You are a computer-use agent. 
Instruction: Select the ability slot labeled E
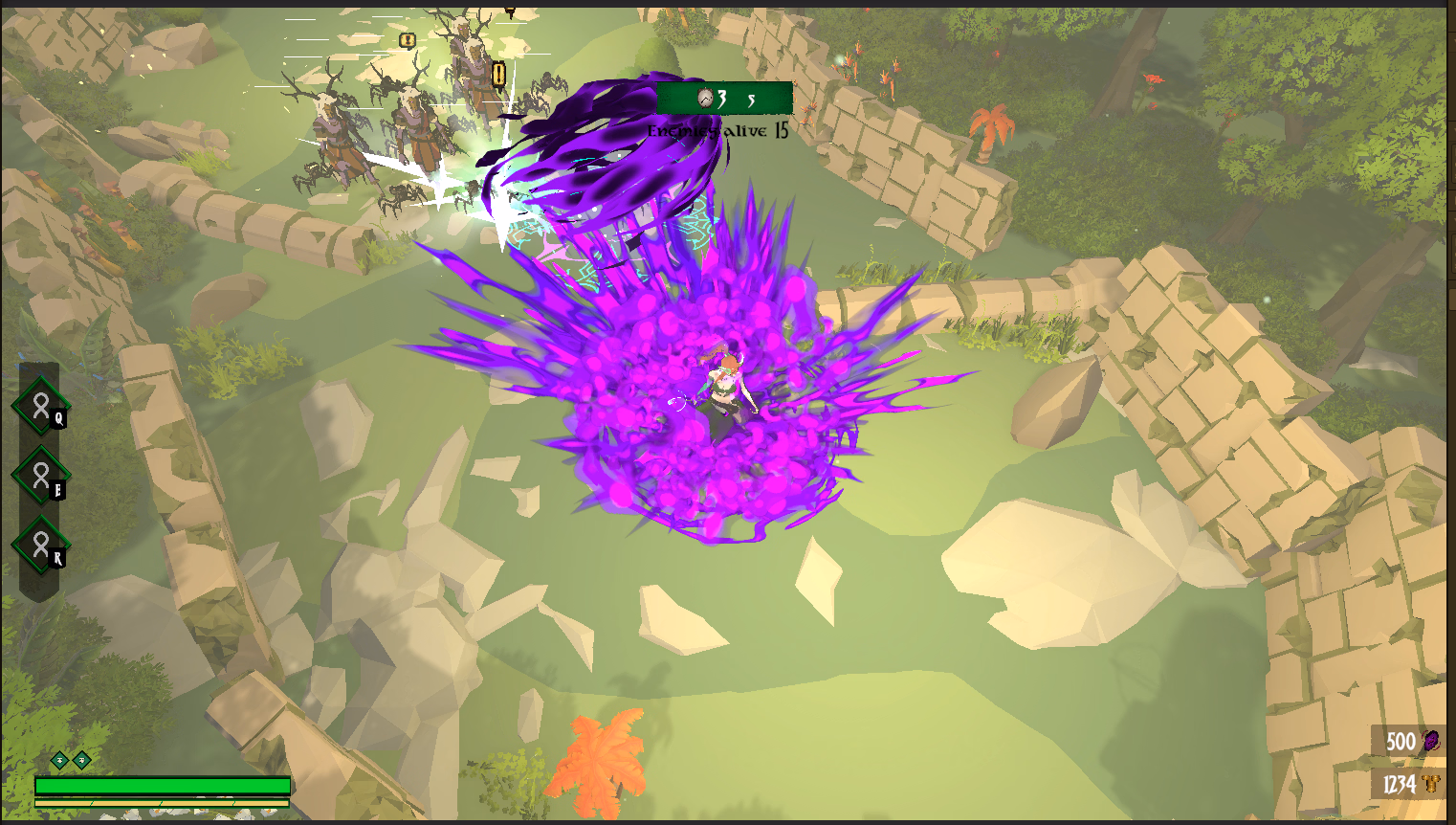[x=41, y=475]
